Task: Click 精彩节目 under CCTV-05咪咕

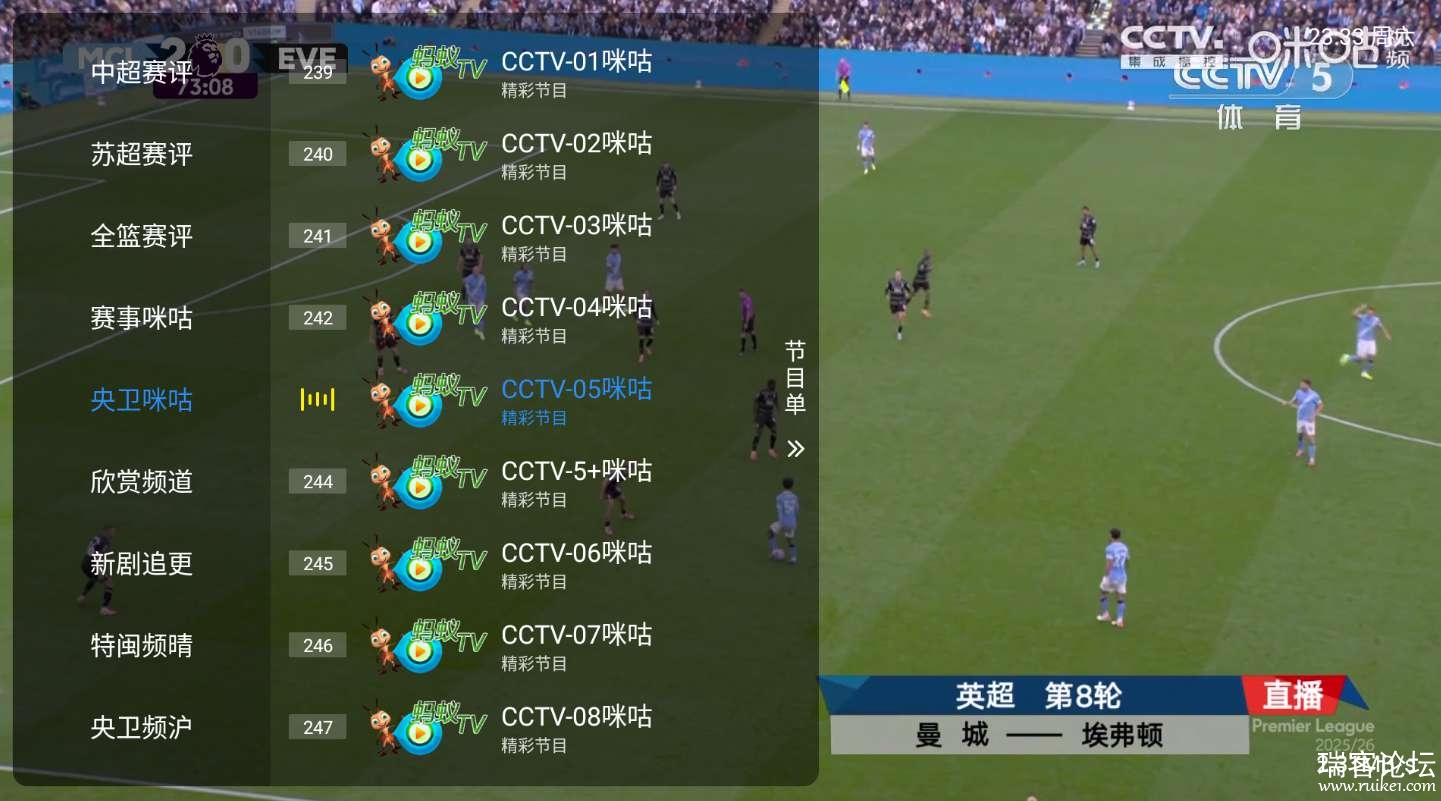Action: pos(534,418)
